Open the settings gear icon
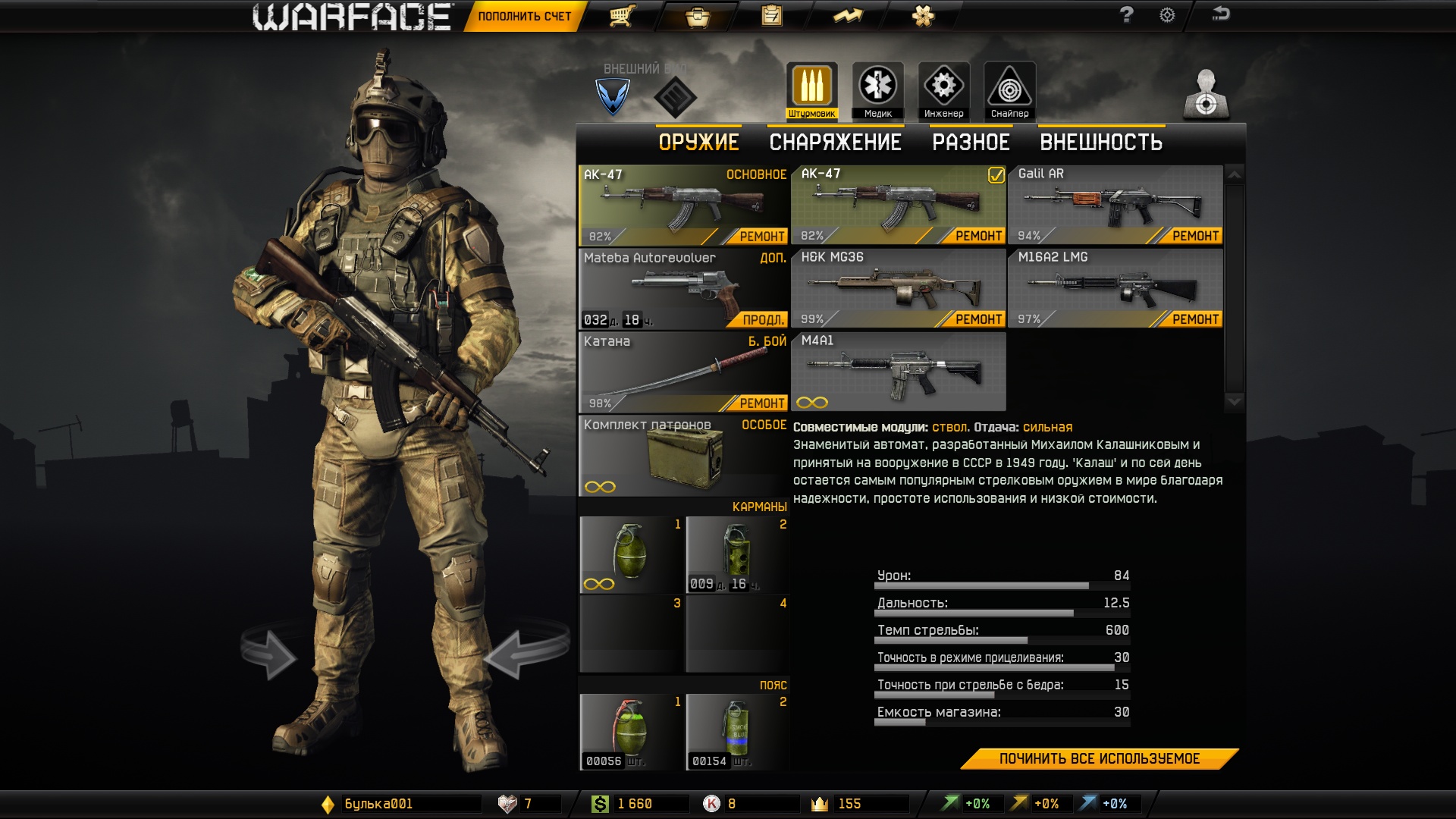The height and width of the screenshot is (819, 1456). click(1167, 15)
